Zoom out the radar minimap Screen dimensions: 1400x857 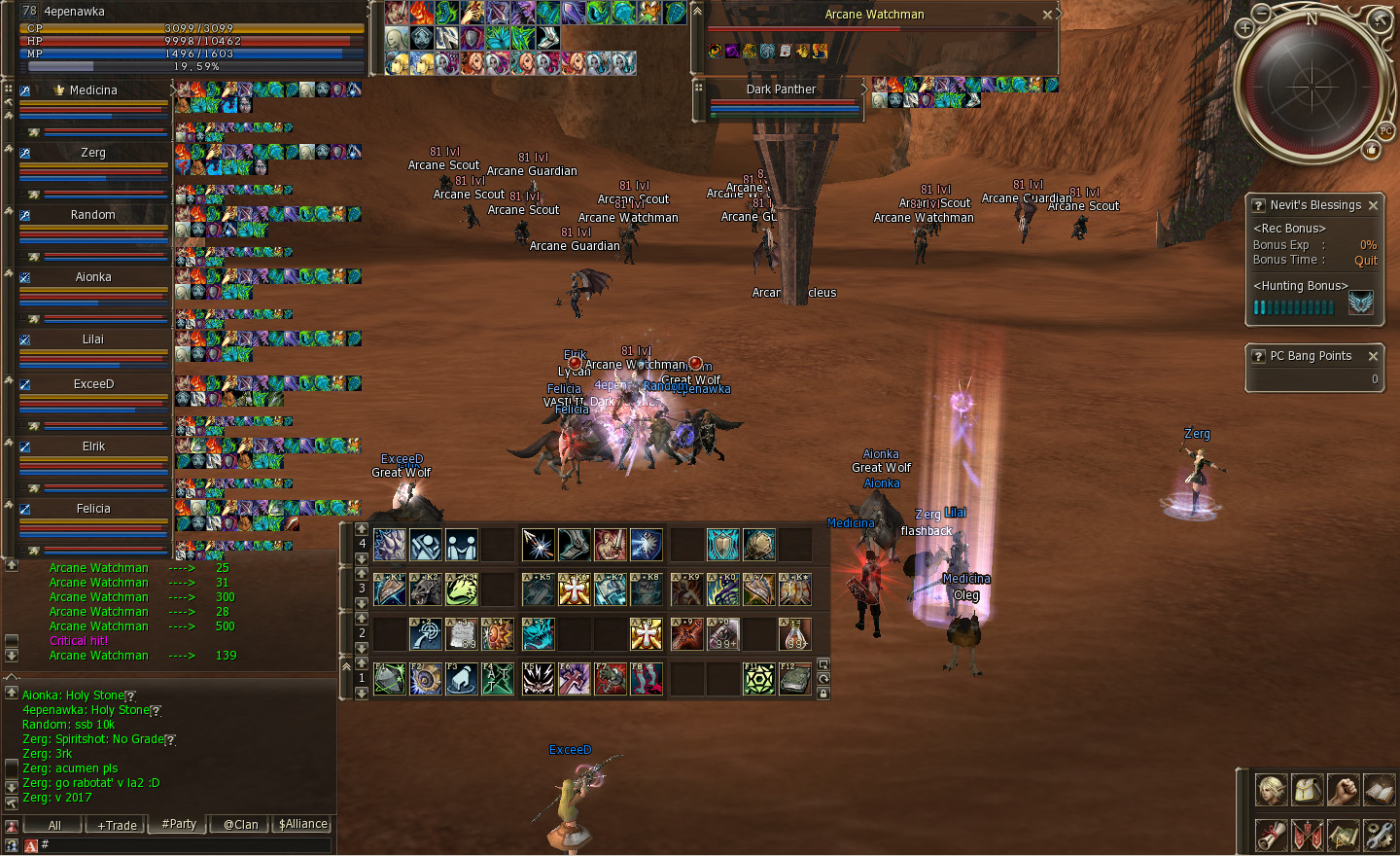click(1261, 14)
